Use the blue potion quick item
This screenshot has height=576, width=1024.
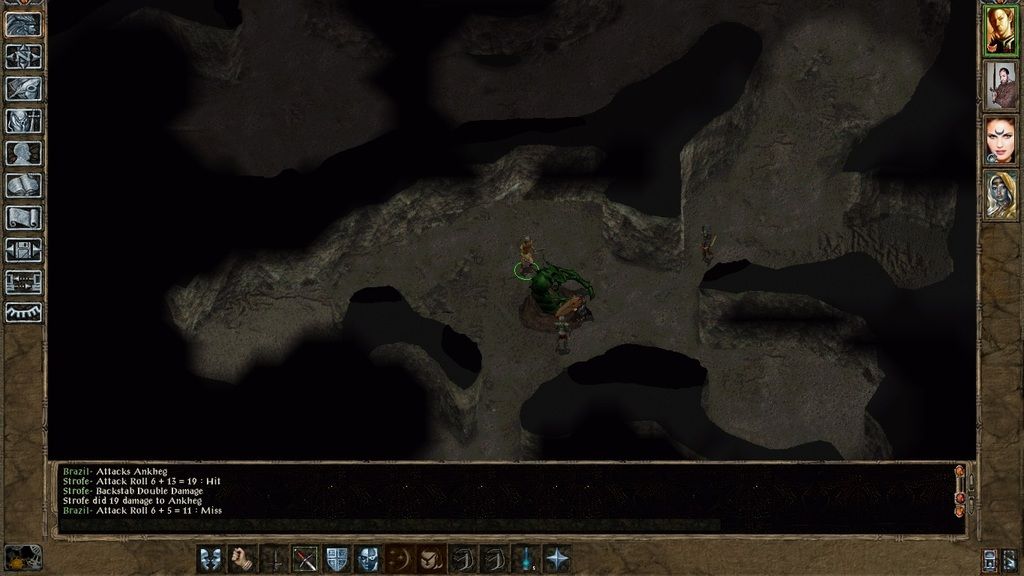526,558
